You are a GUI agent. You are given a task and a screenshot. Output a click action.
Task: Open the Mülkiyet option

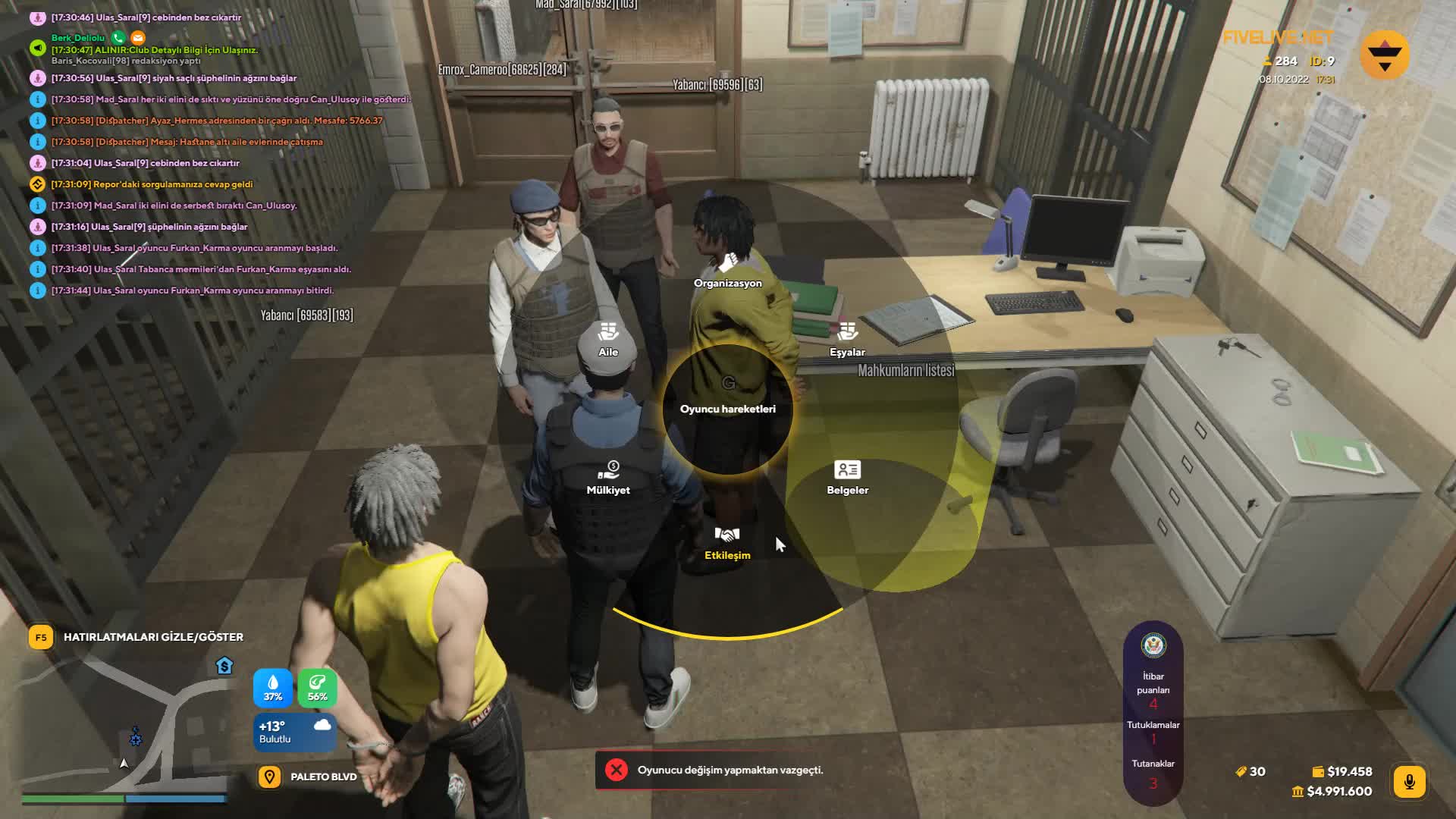608,478
